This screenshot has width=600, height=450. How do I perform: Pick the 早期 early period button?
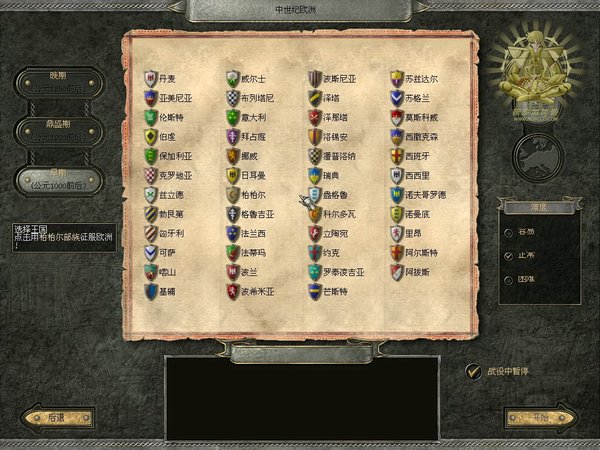(x=58, y=178)
